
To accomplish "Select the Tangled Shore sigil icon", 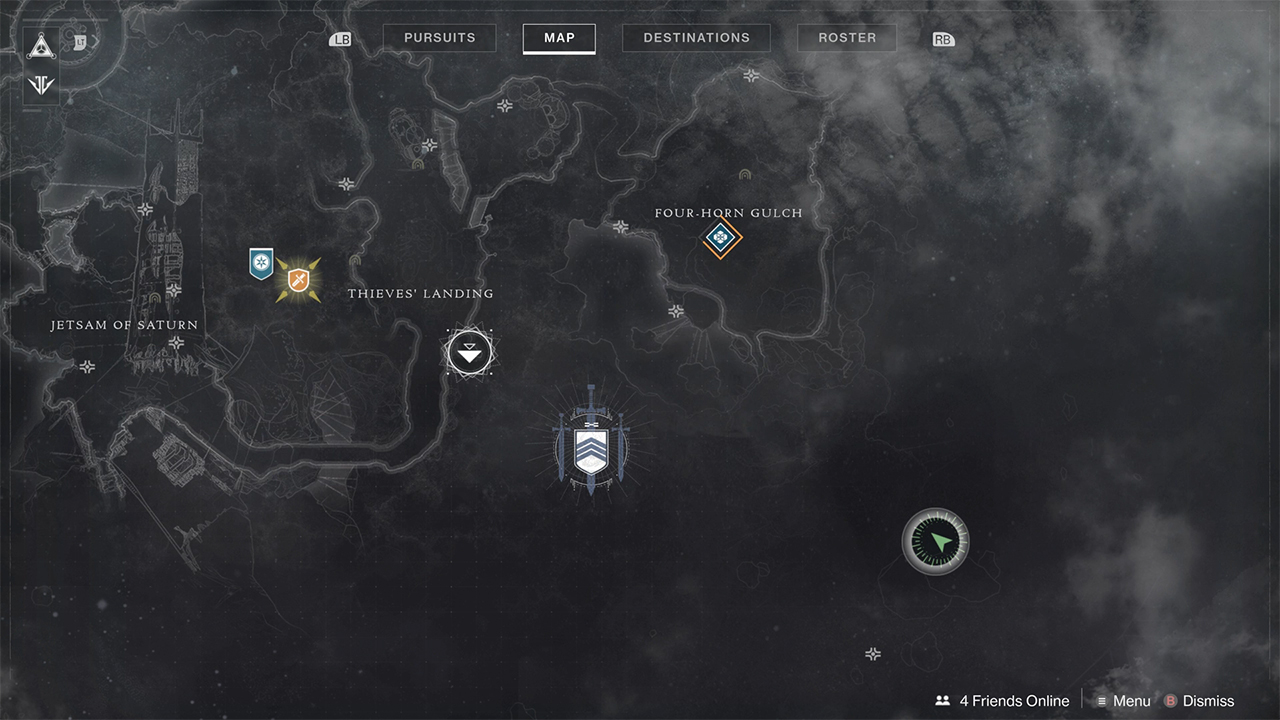I will pos(40,85).
